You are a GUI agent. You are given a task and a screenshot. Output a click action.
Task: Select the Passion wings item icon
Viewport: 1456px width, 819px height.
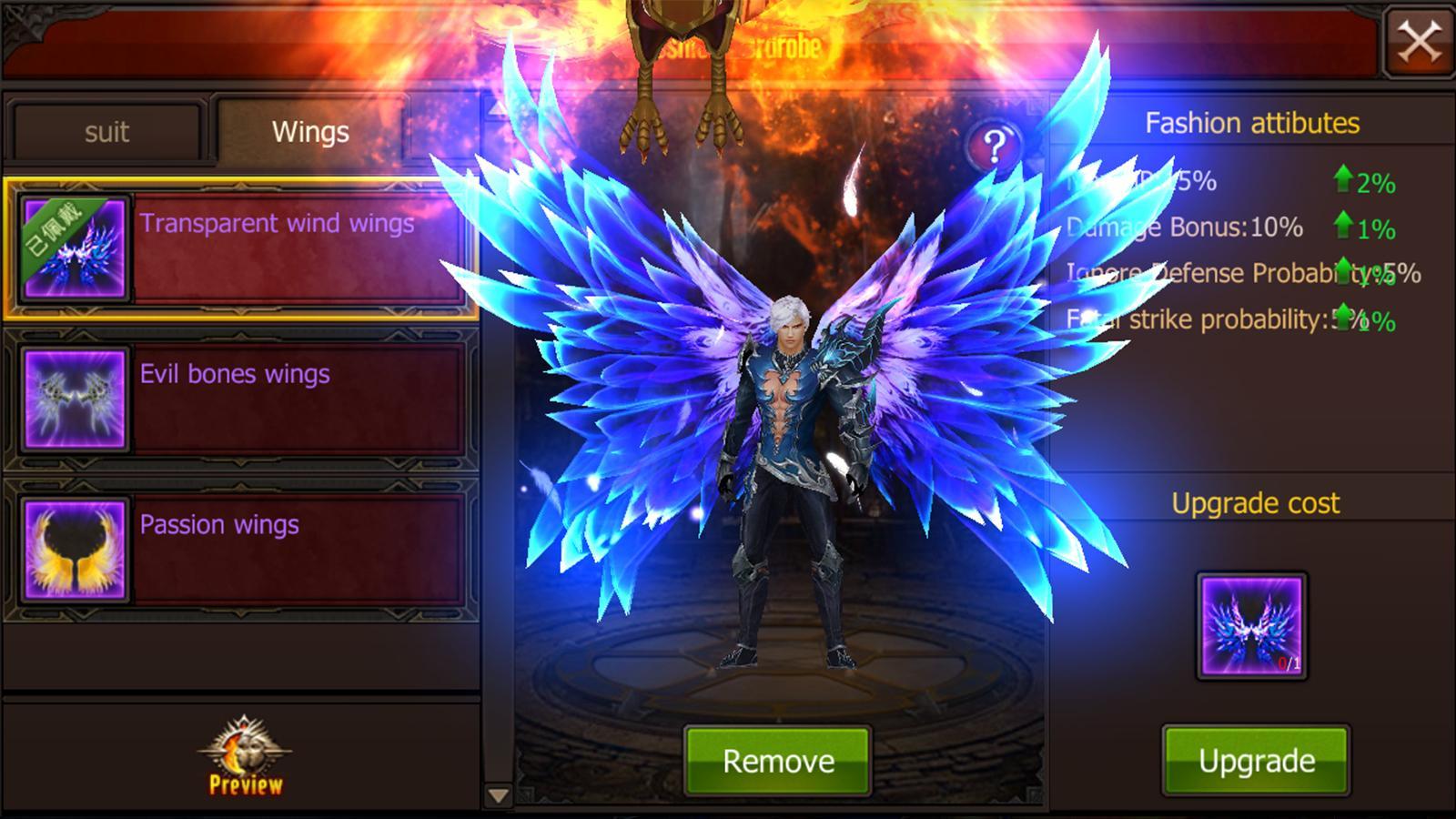point(76,550)
